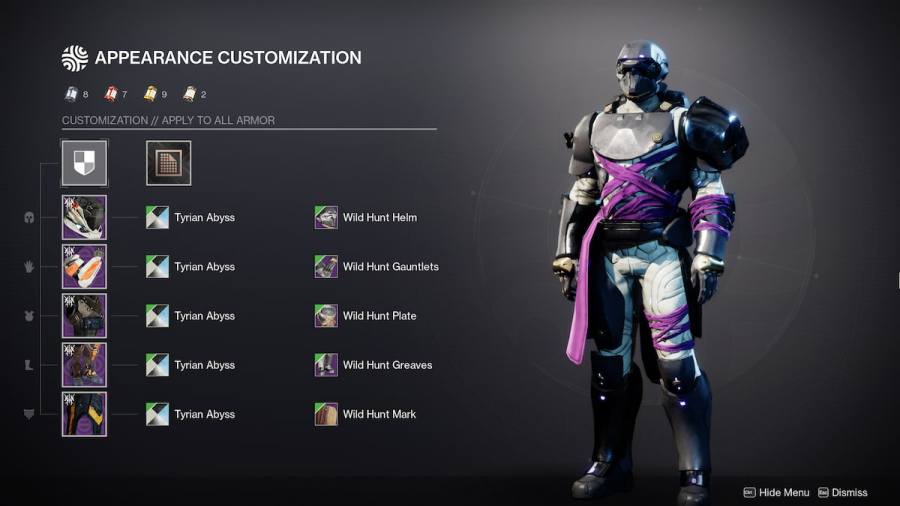This screenshot has width=900, height=506.
Task: Dismiss the appearance customization screen
Action: 842,492
